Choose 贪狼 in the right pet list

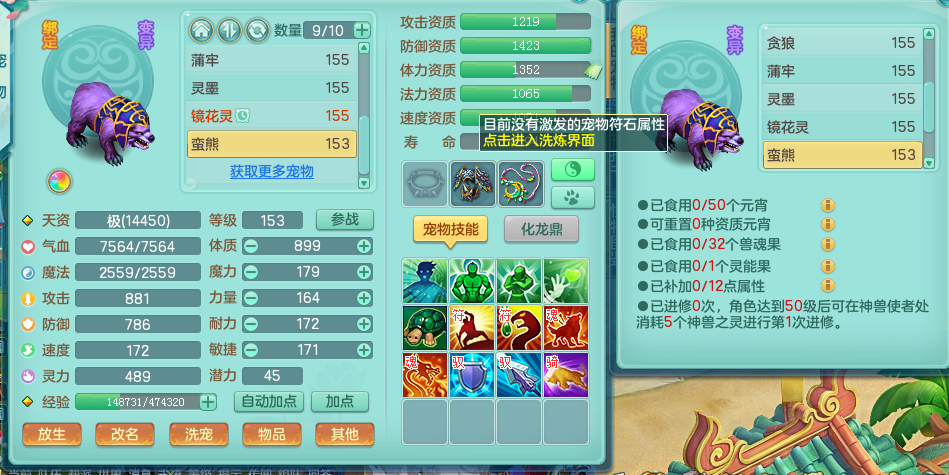tap(840, 43)
